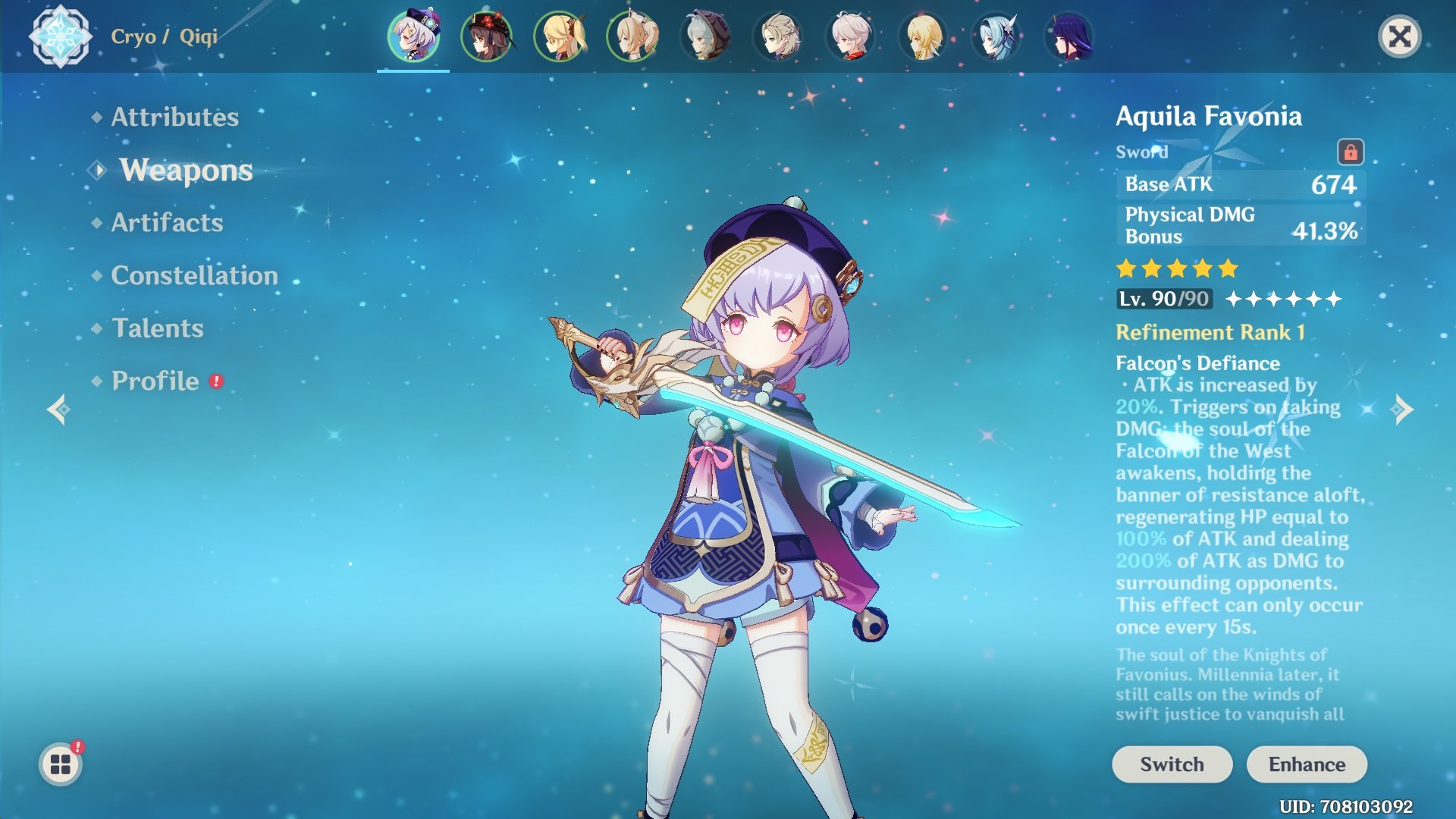Open the Constellation page

click(x=194, y=275)
